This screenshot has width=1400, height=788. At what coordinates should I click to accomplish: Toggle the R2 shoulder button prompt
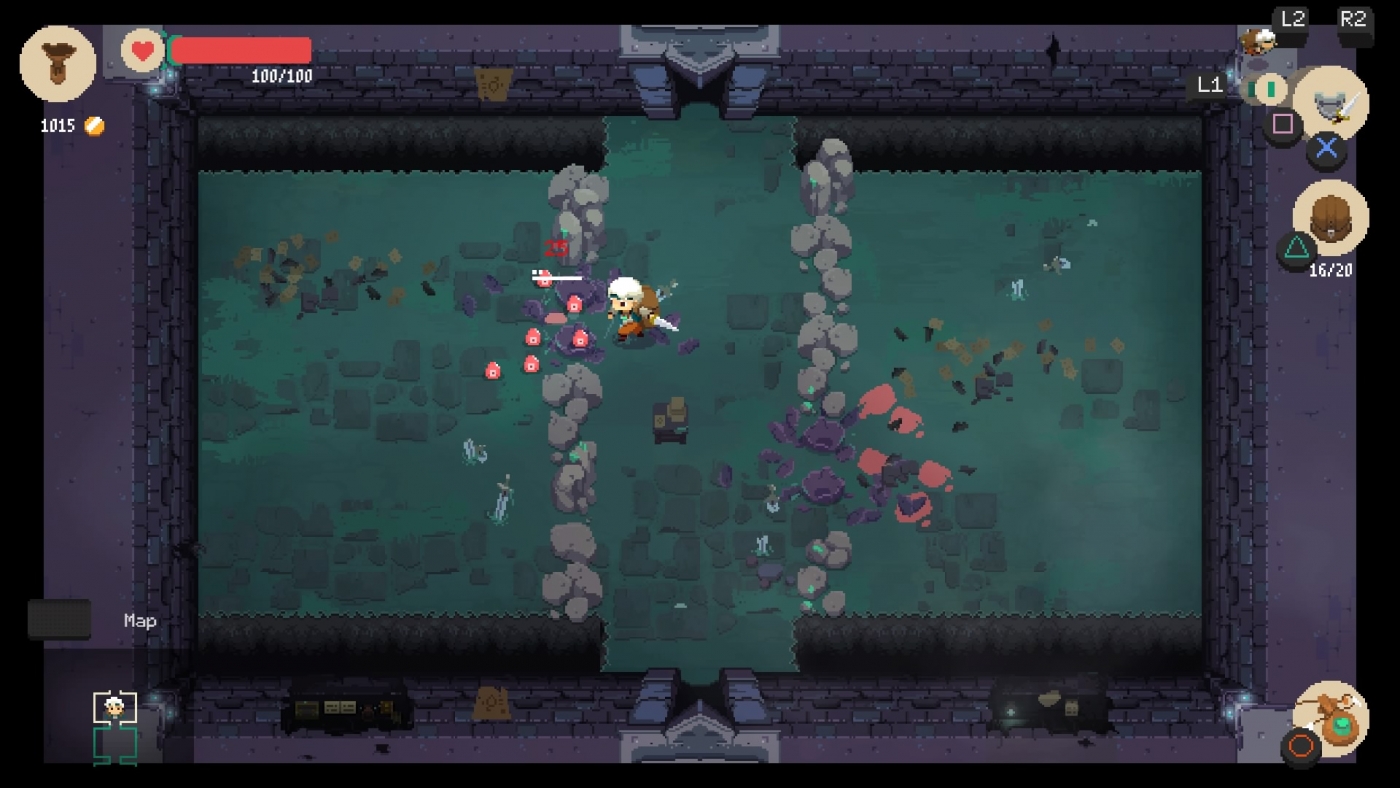[1355, 16]
